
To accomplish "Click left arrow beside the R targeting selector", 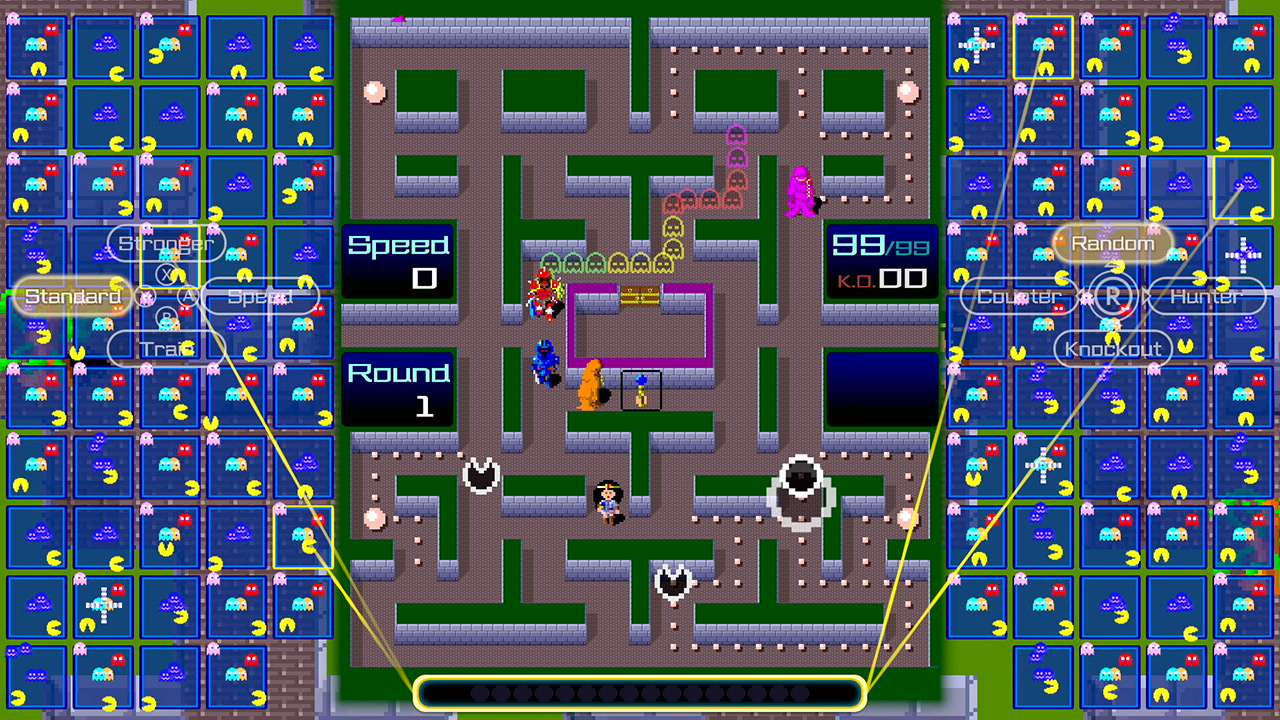I will (1077, 294).
